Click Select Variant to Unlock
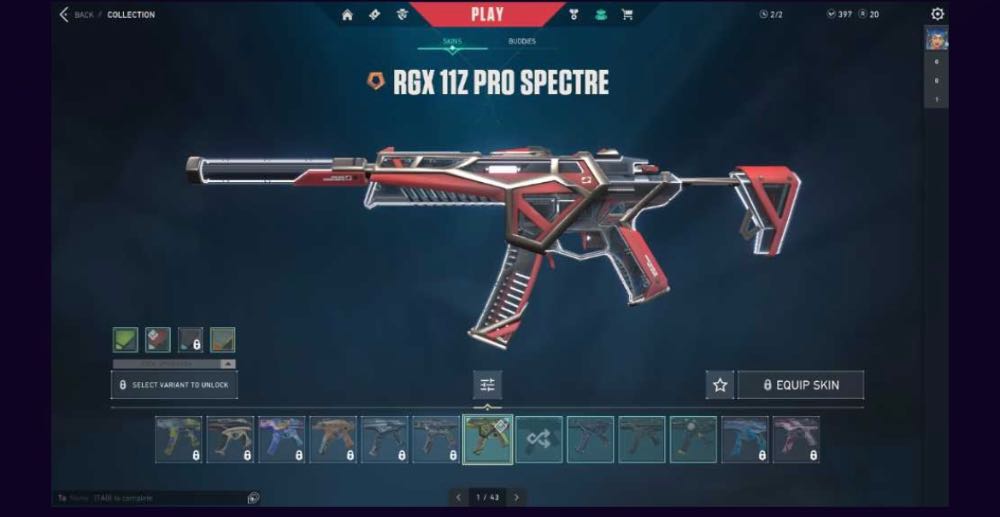The image size is (1000, 517). (174, 385)
